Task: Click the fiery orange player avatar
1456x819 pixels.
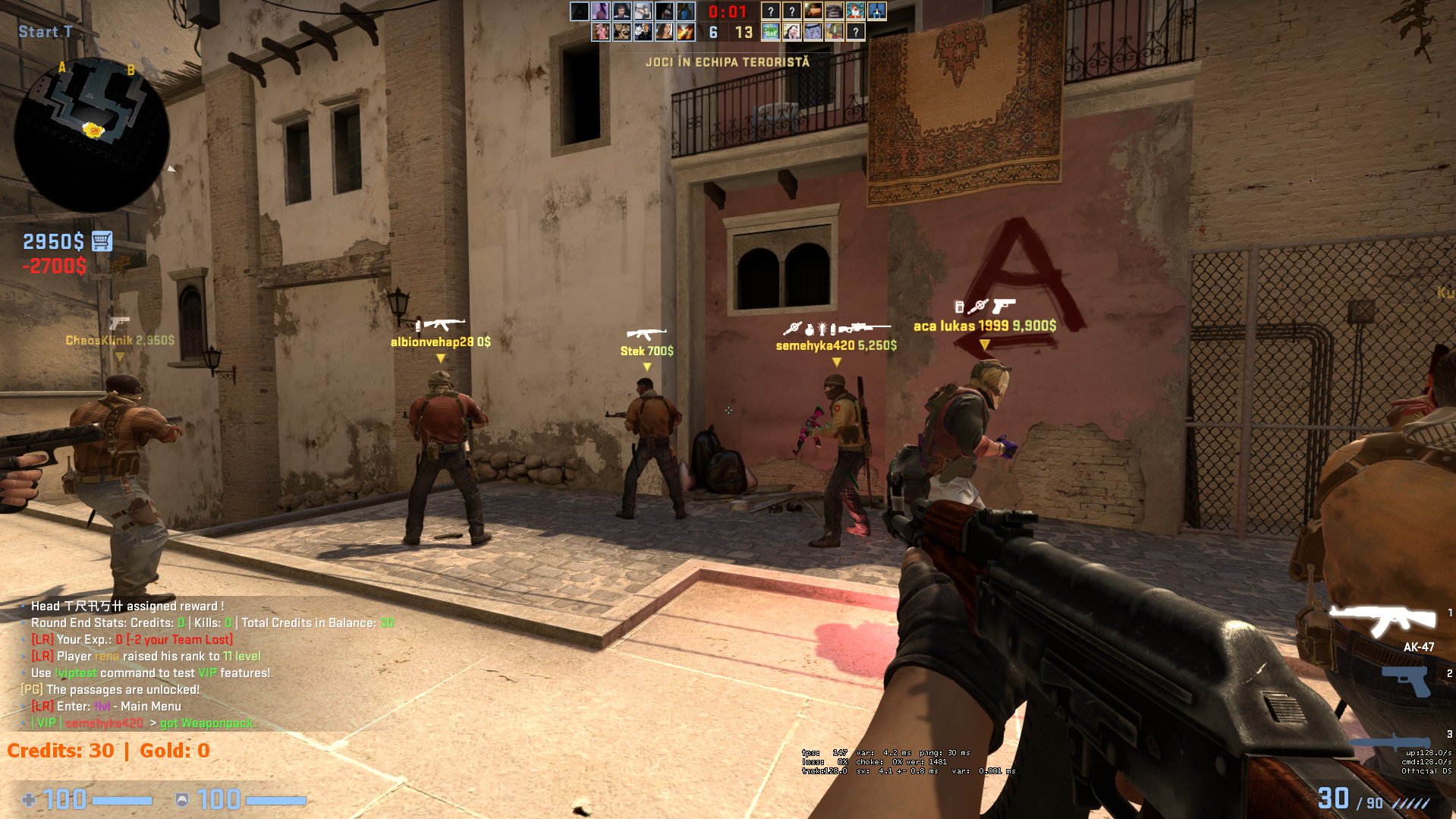Action: (x=685, y=32)
